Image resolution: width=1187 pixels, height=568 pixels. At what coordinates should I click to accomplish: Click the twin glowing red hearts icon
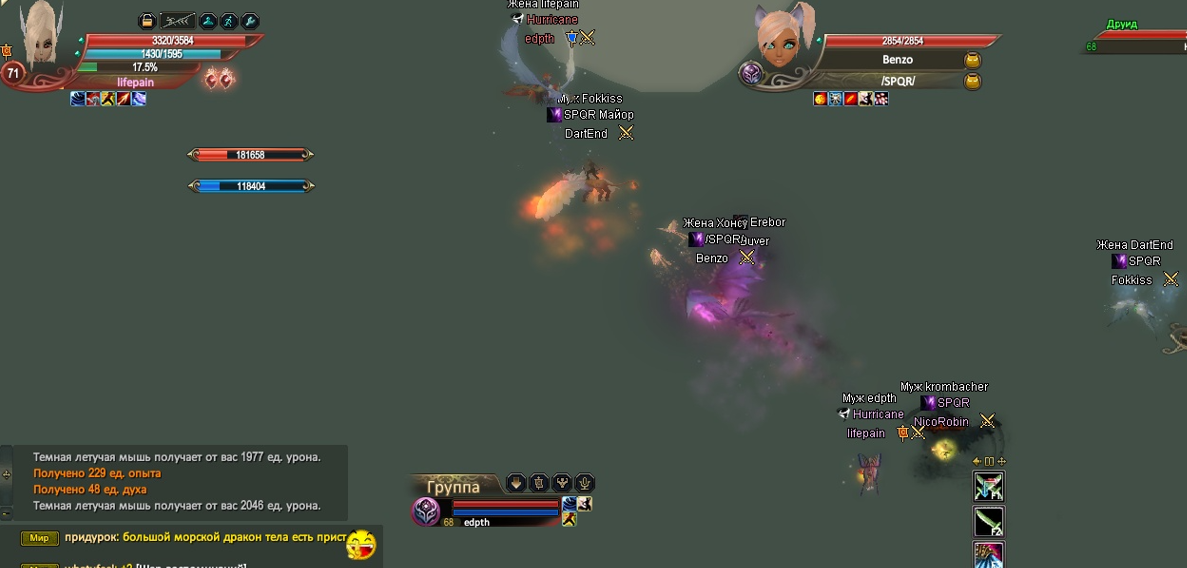pos(218,79)
